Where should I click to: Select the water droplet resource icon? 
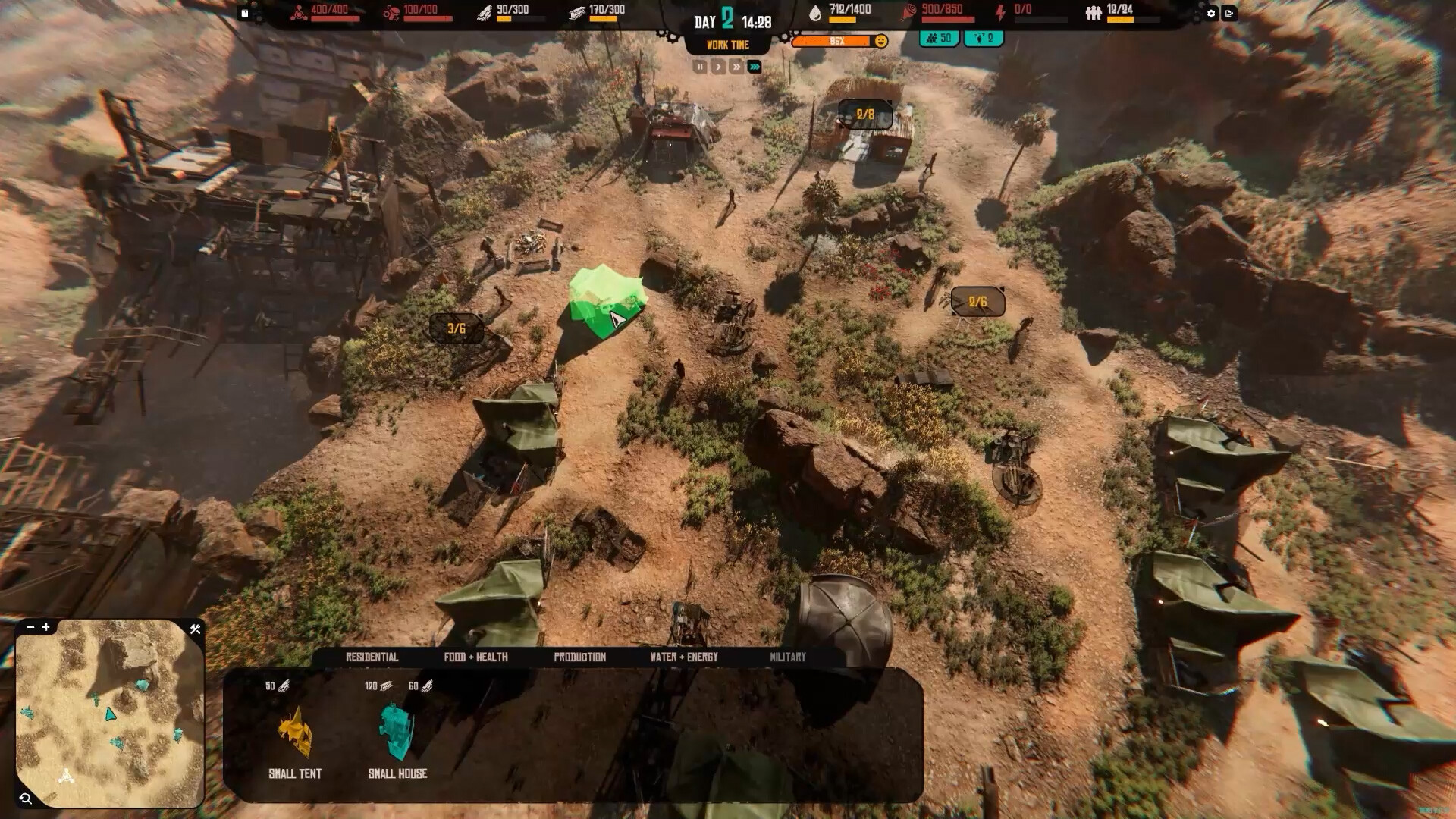[814, 14]
